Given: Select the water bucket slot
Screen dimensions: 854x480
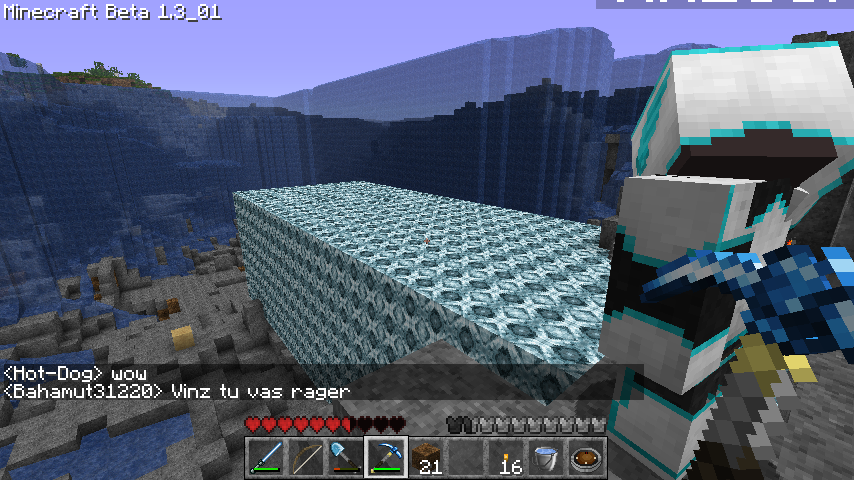Looking at the screenshot, I should [546, 458].
